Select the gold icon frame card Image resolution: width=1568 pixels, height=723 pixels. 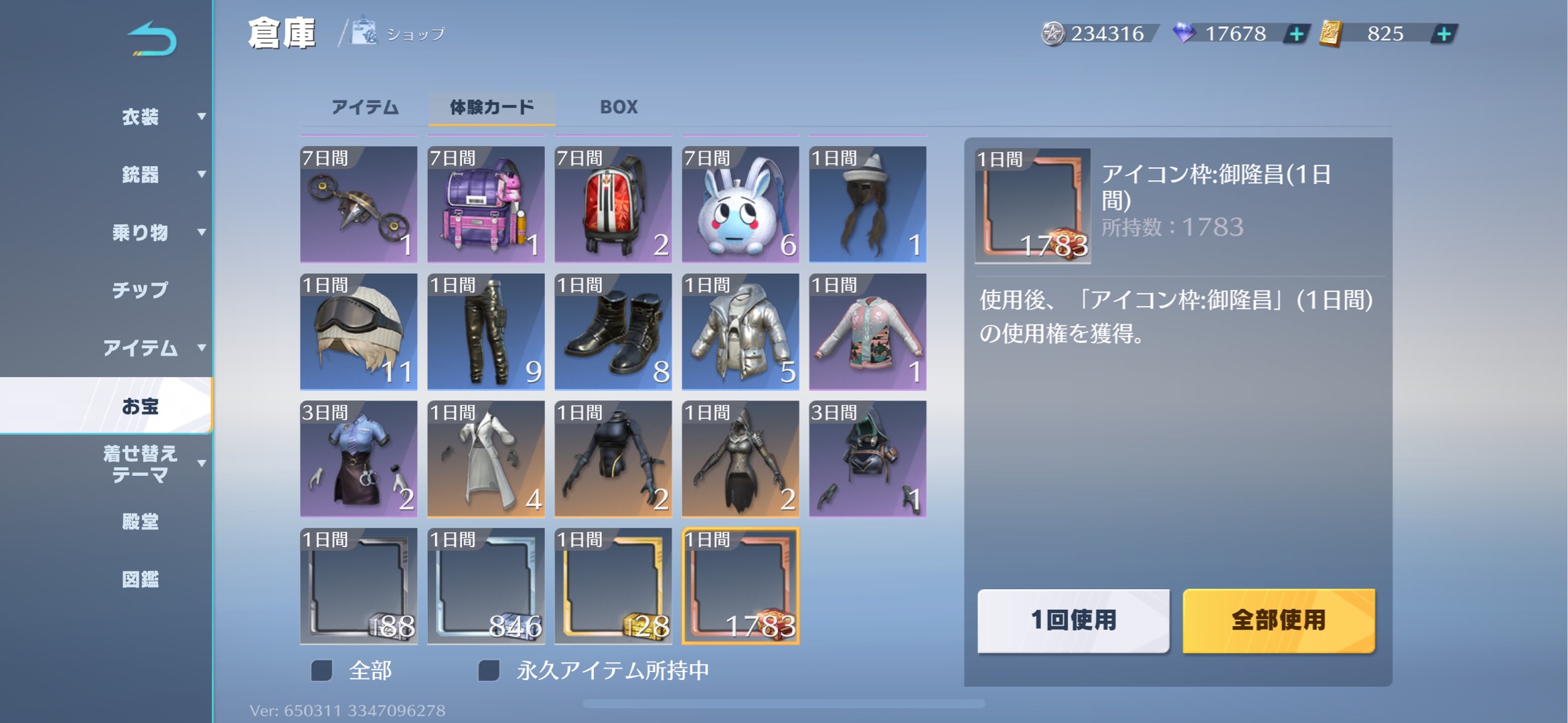[x=613, y=586]
